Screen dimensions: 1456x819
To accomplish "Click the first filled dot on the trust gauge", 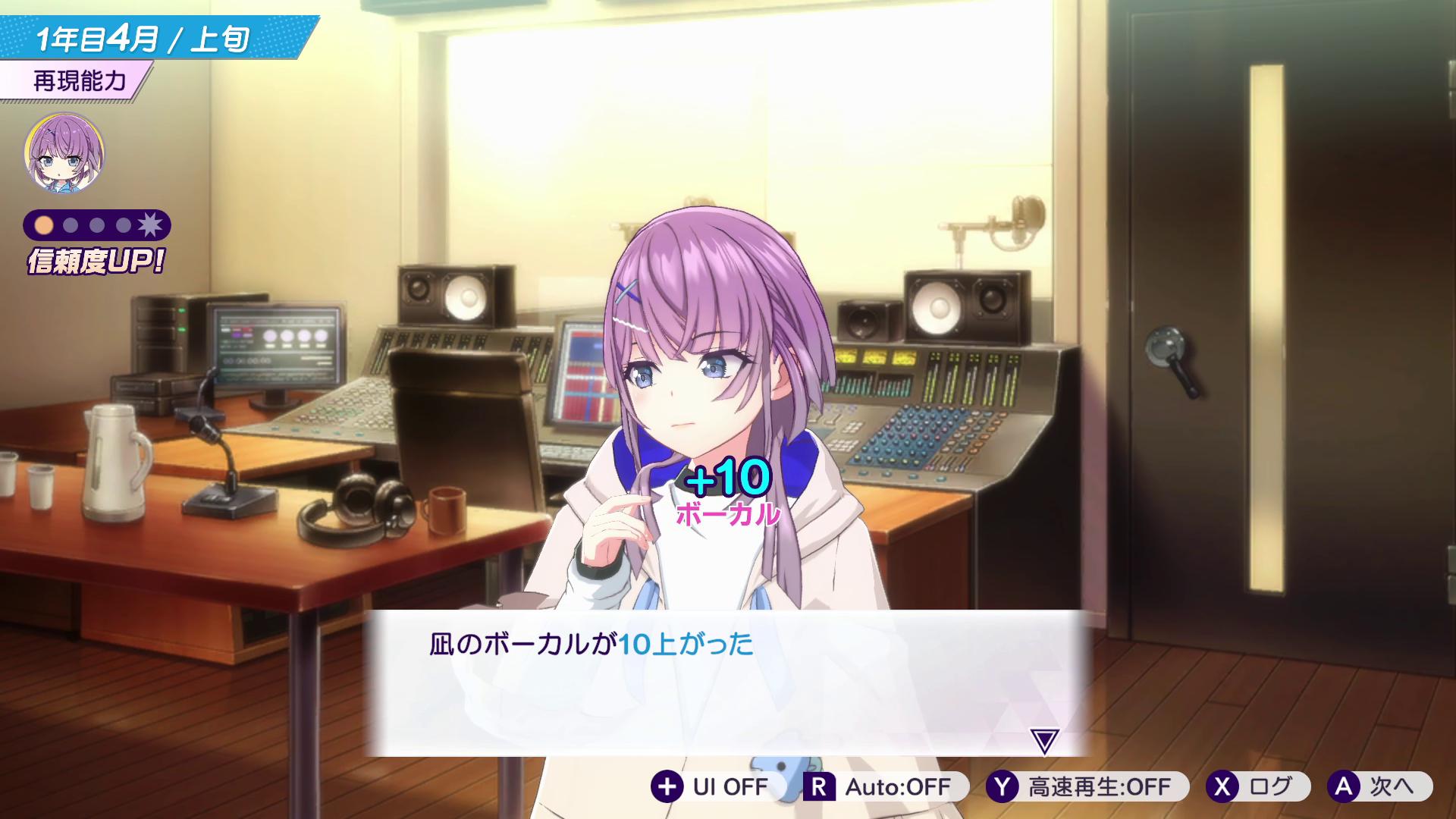I will click(43, 223).
